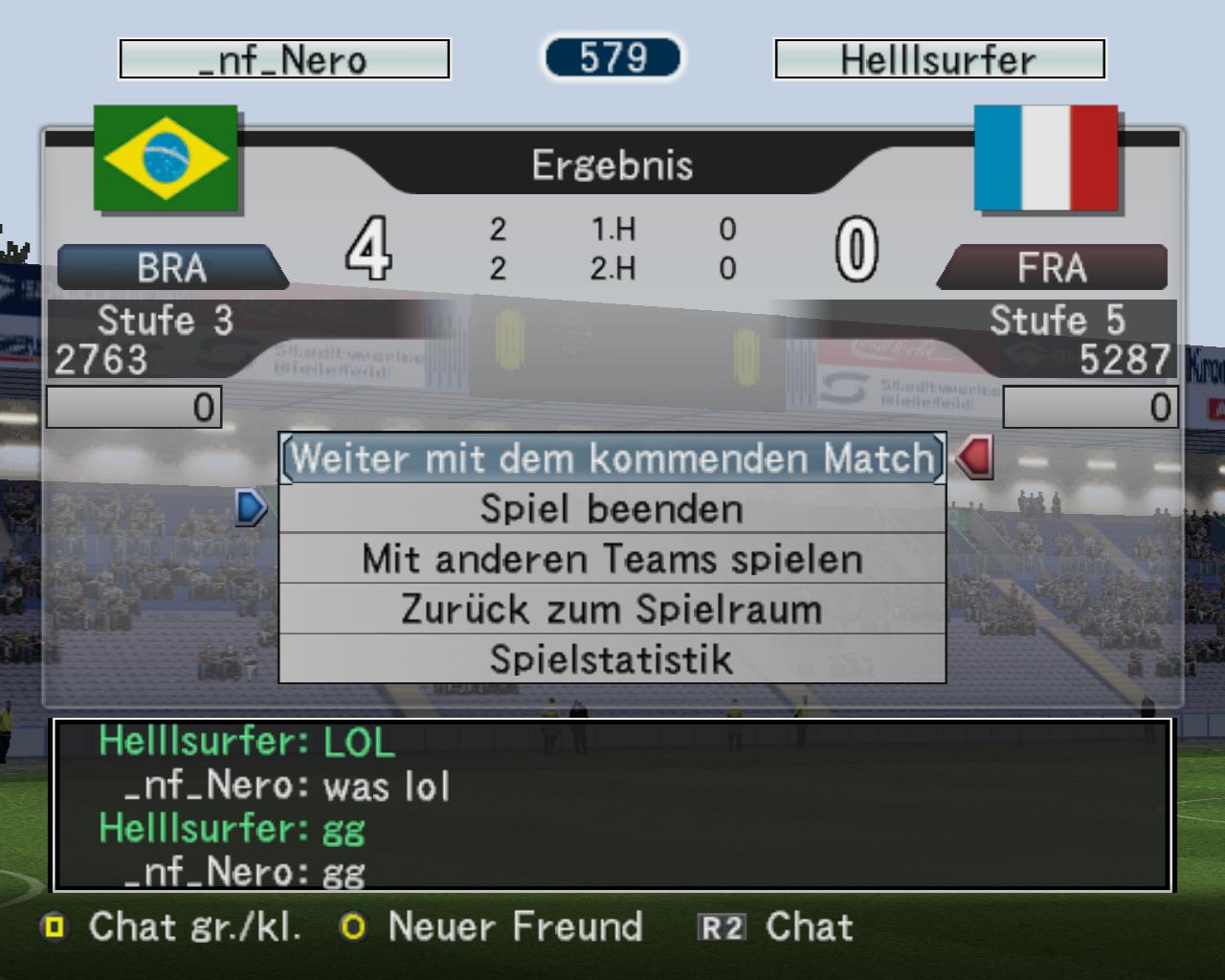The height and width of the screenshot is (980, 1225).
Task: Go to 'Zurück zum Spielraum'
Action: point(612,609)
